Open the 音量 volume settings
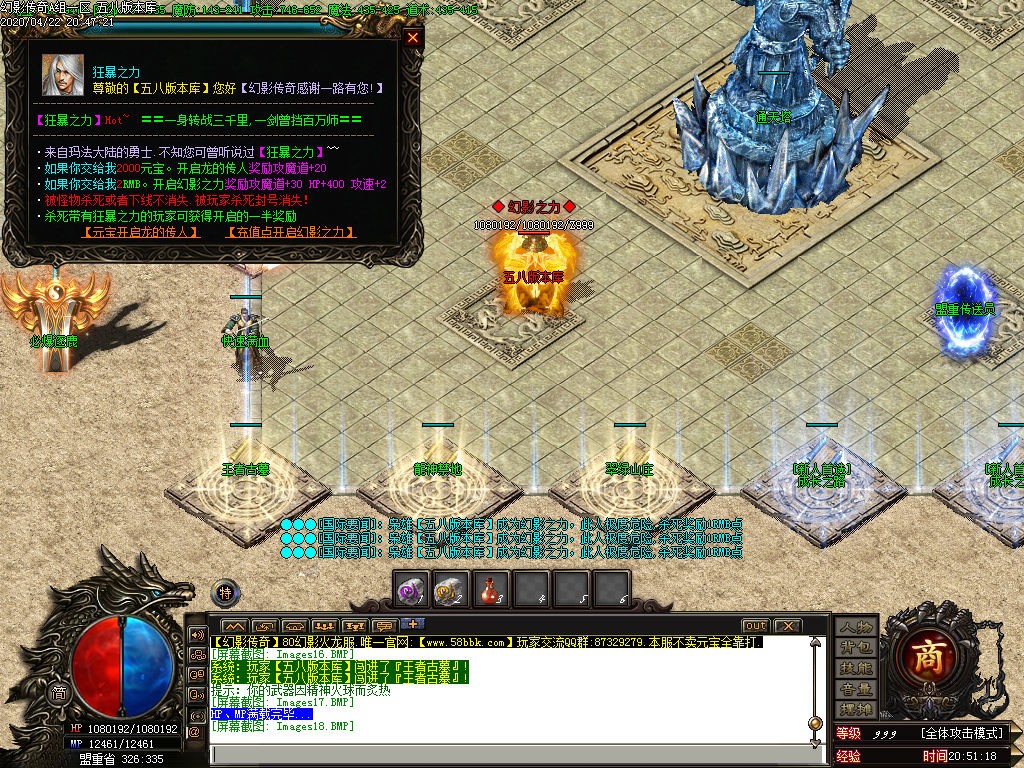This screenshot has height=768, width=1024. click(x=857, y=689)
